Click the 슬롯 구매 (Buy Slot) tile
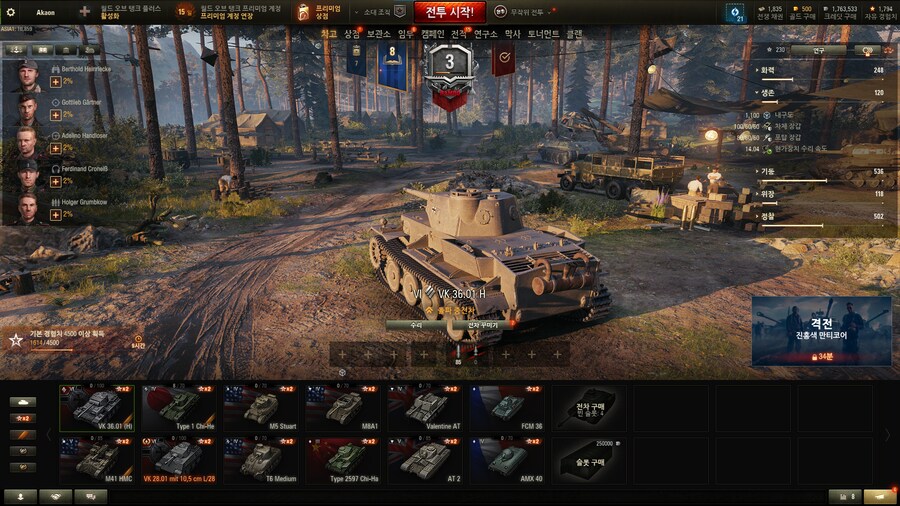Screen dimensions: 900x506 coord(590,461)
